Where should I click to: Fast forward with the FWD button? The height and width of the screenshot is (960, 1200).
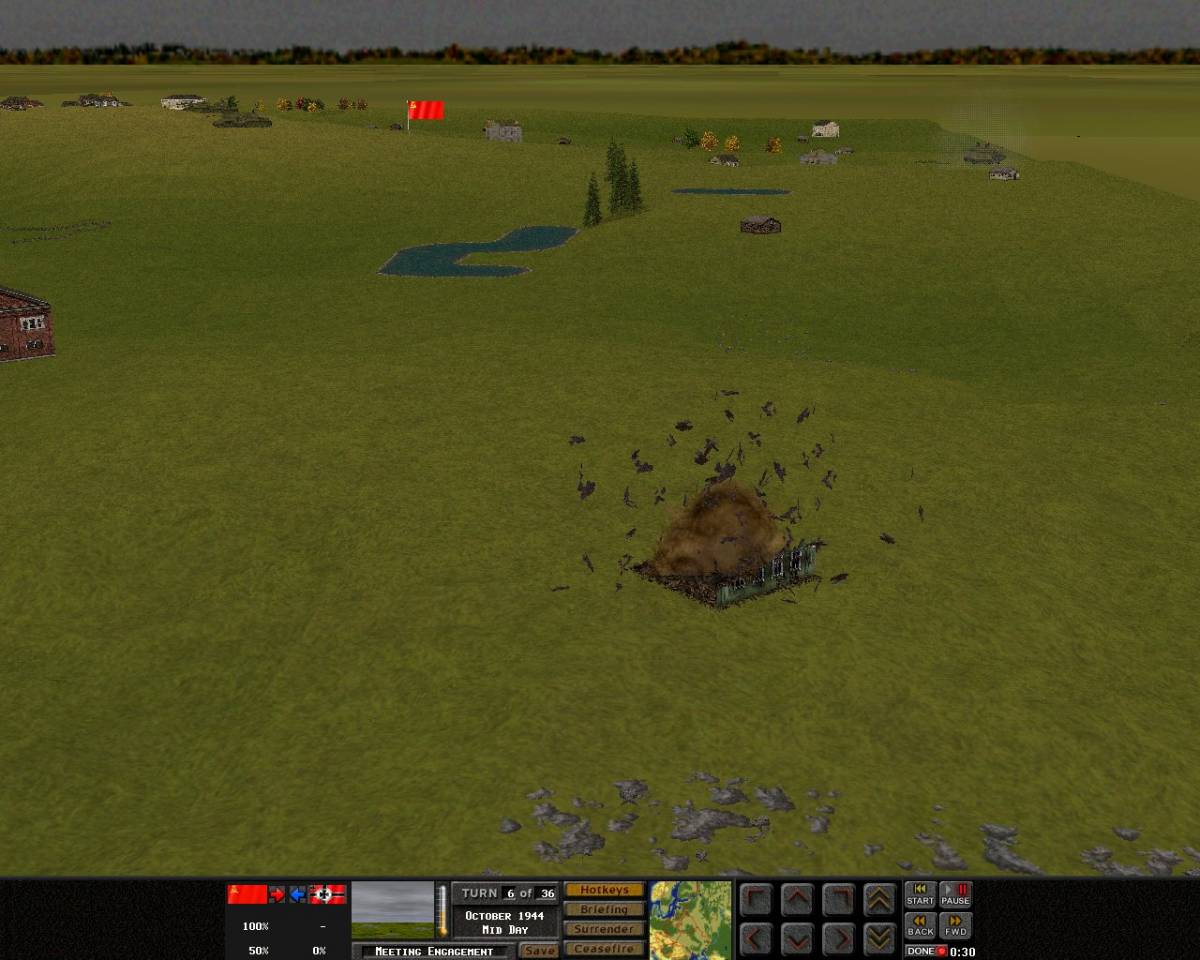coord(956,926)
